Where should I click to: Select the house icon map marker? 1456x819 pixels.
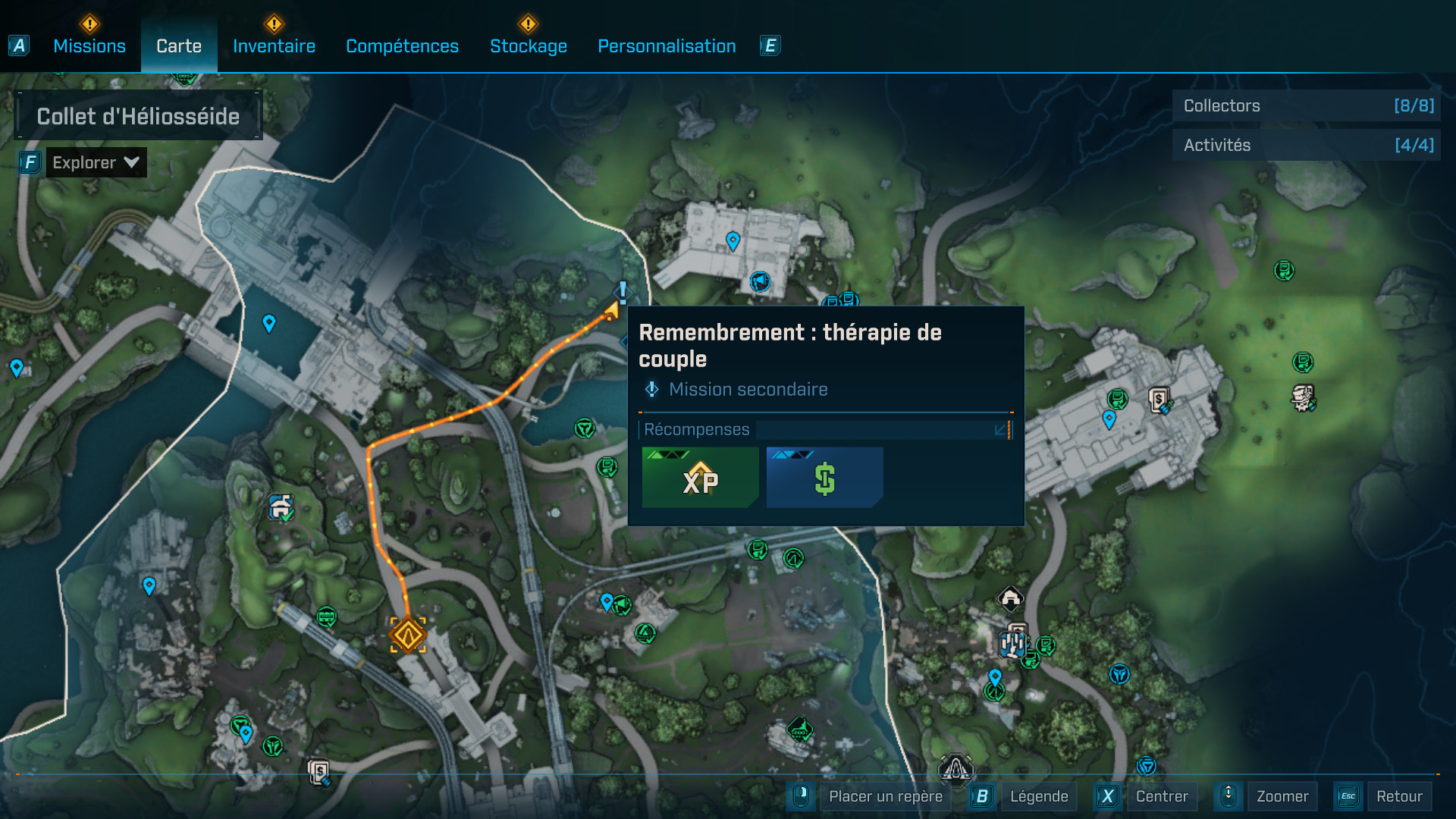tap(1010, 599)
